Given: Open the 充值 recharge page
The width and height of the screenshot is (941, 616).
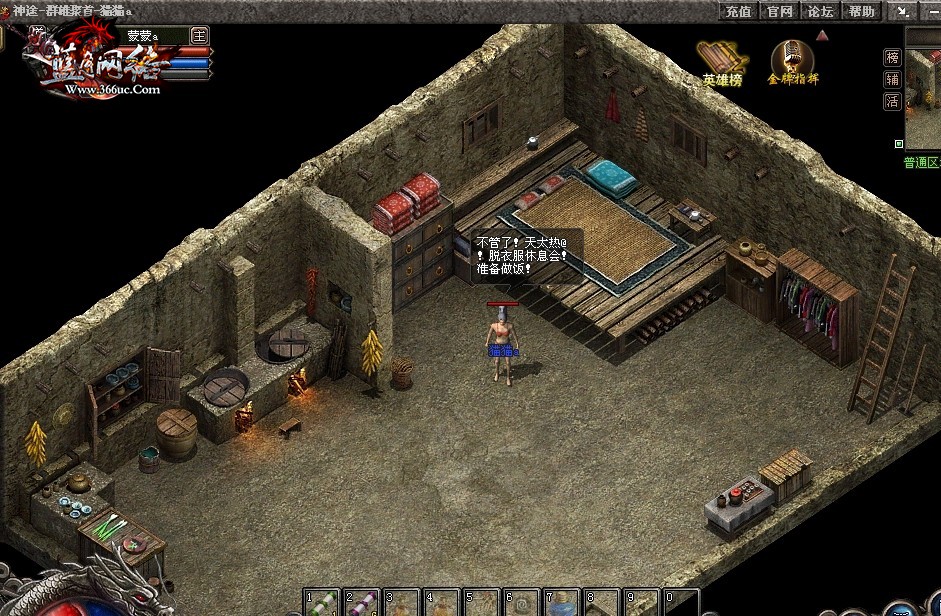Looking at the screenshot, I should click(x=739, y=11).
